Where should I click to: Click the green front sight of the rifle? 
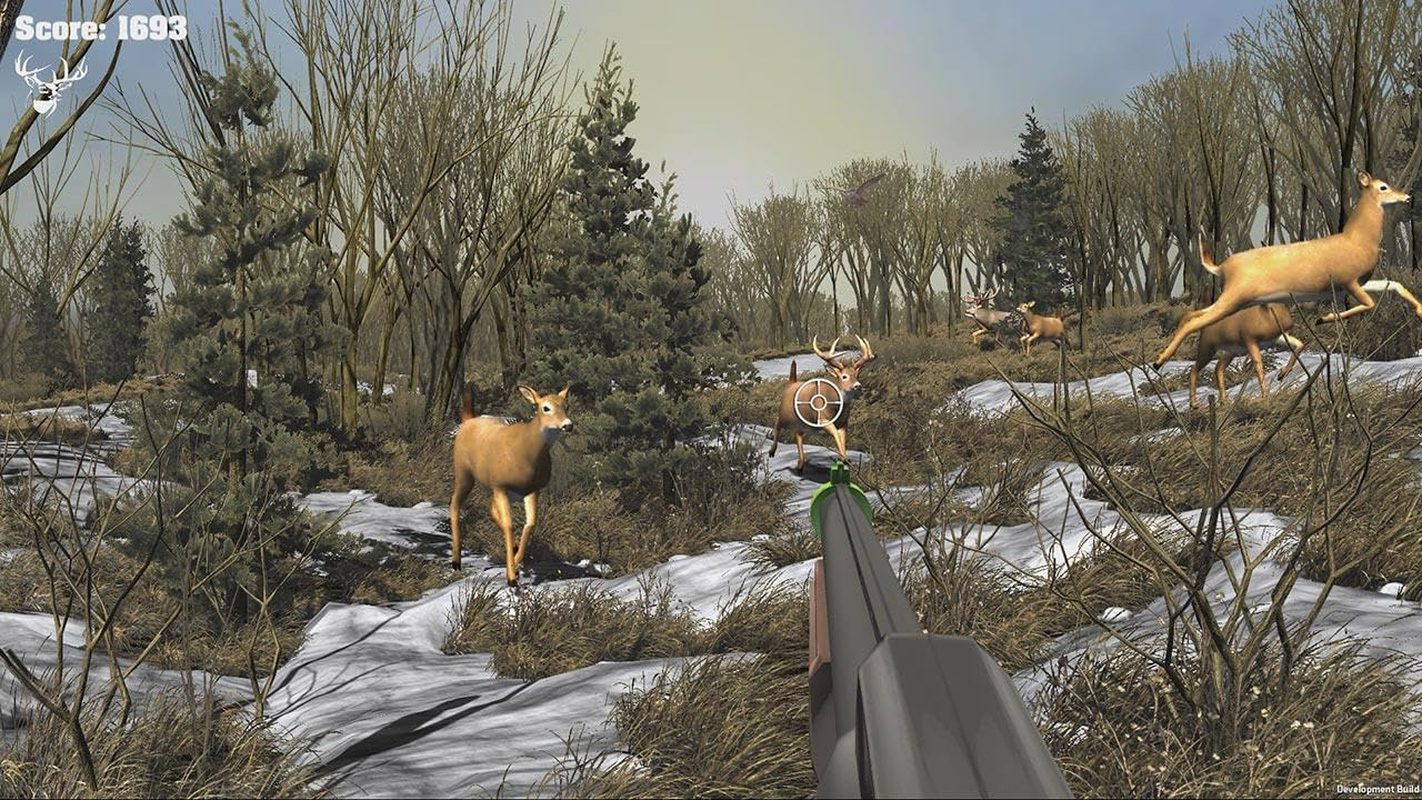coord(838,472)
